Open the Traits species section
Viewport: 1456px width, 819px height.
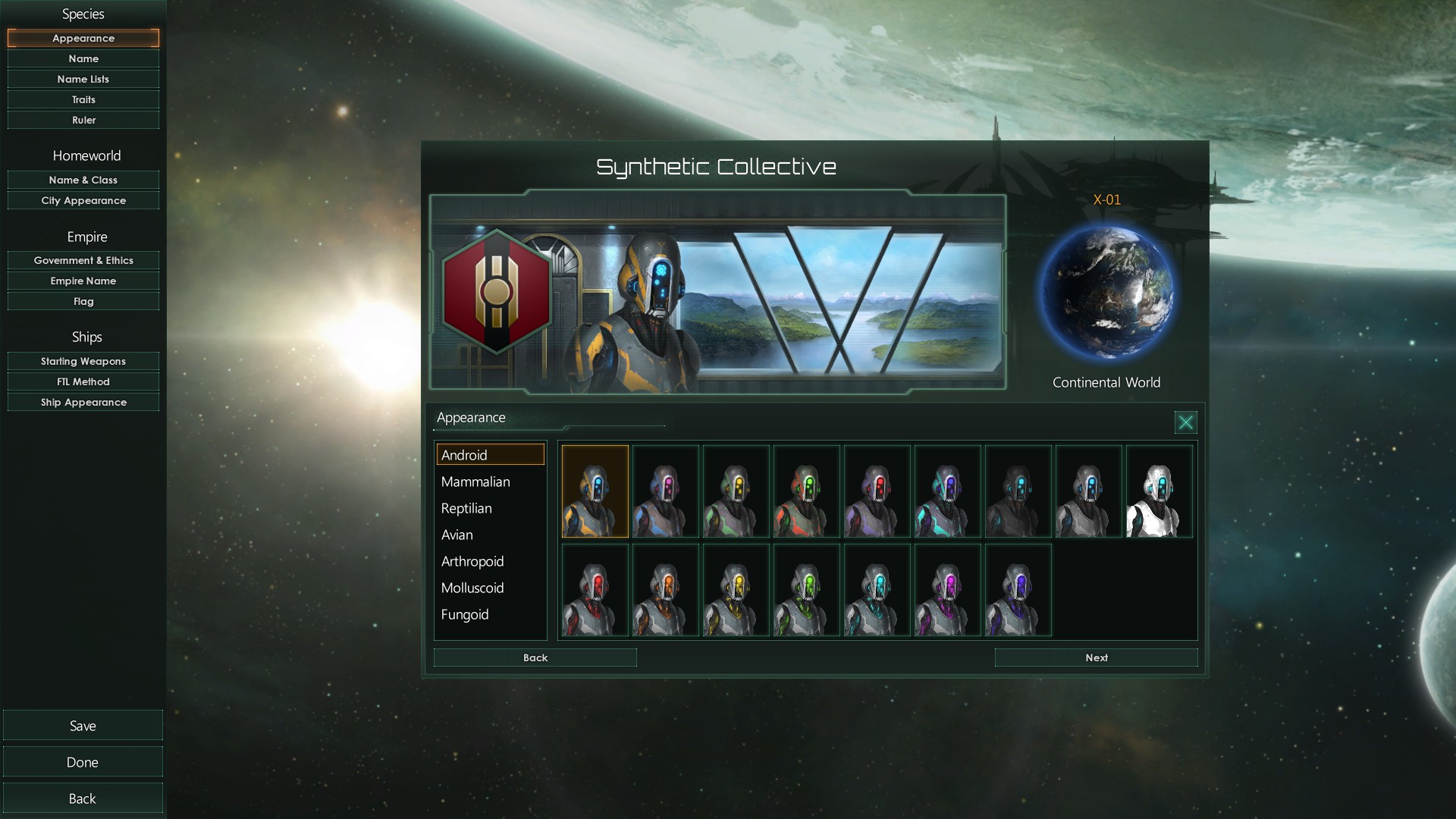click(x=83, y=99)
